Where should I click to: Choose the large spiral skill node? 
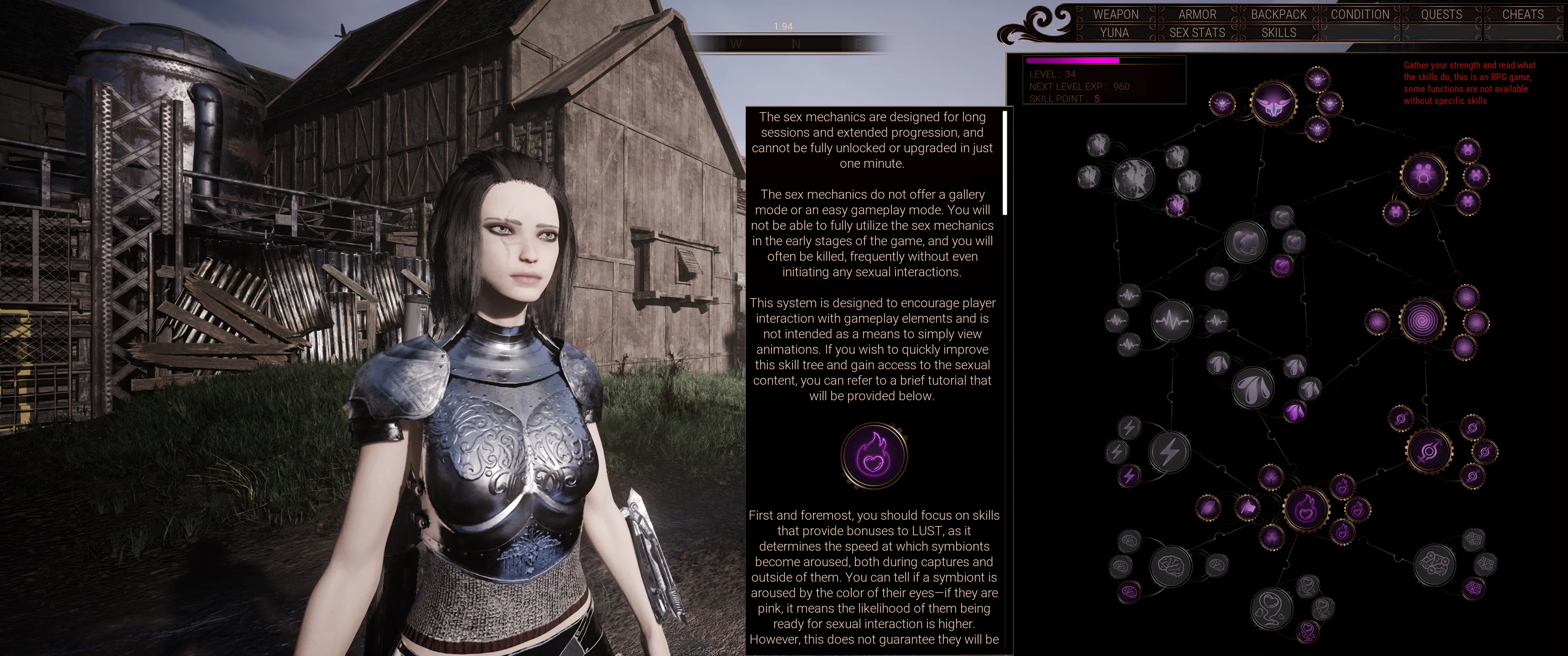[x=1423, y=320]
